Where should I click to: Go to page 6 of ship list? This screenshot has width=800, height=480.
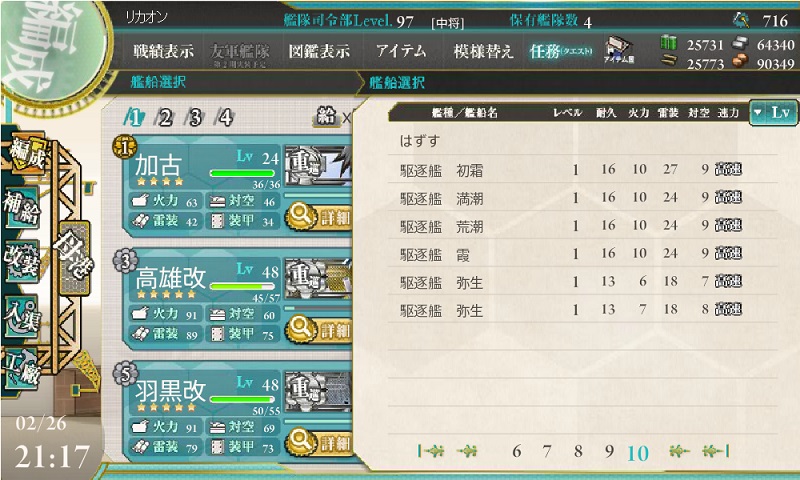click(517, 452)
